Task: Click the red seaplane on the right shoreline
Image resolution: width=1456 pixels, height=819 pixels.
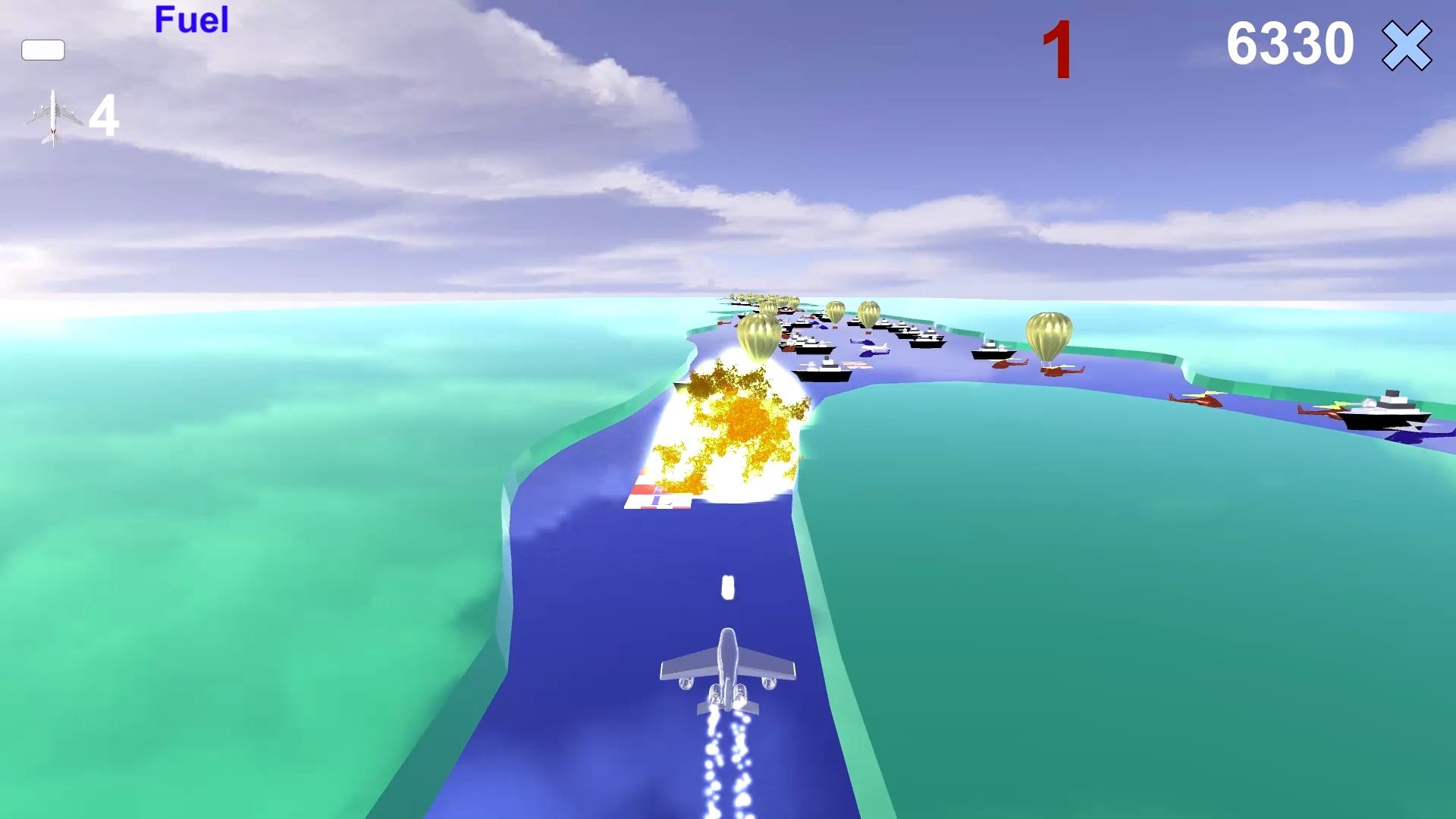Action: coord(1196,400)
